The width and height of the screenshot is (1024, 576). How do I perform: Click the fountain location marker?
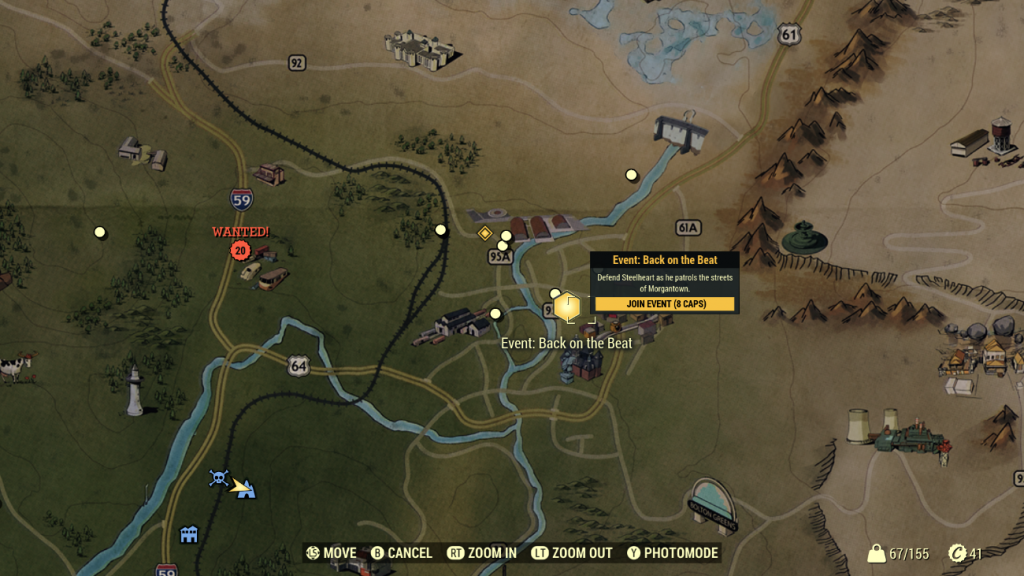pyautogui.click(x=803, y=238)
